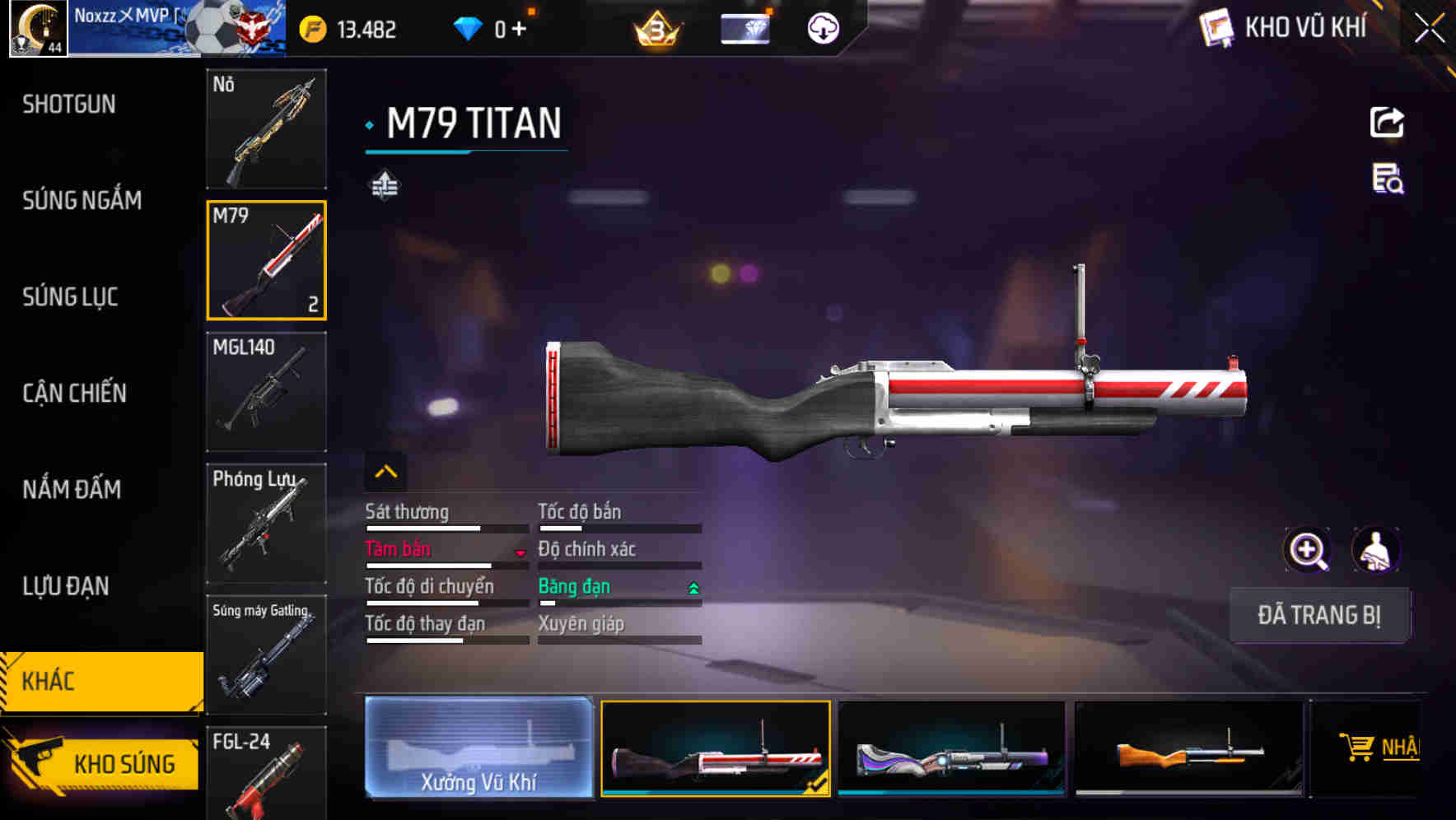Open the weapon attribute icon below M79 TITAN title
Screen dimensions: 1456x820
coord(385,186)
